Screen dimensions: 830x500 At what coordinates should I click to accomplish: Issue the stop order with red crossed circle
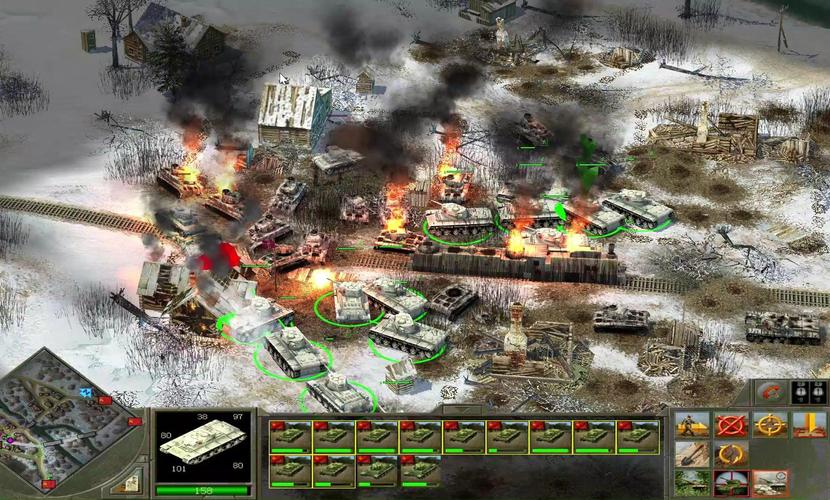[731, 425]
